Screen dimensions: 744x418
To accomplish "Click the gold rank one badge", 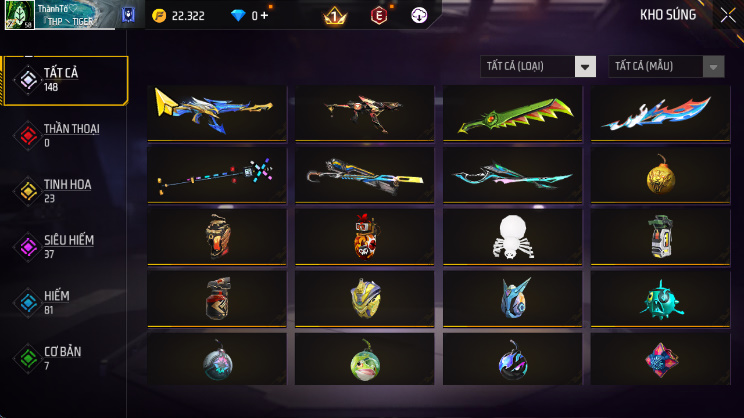I will 335,16.
